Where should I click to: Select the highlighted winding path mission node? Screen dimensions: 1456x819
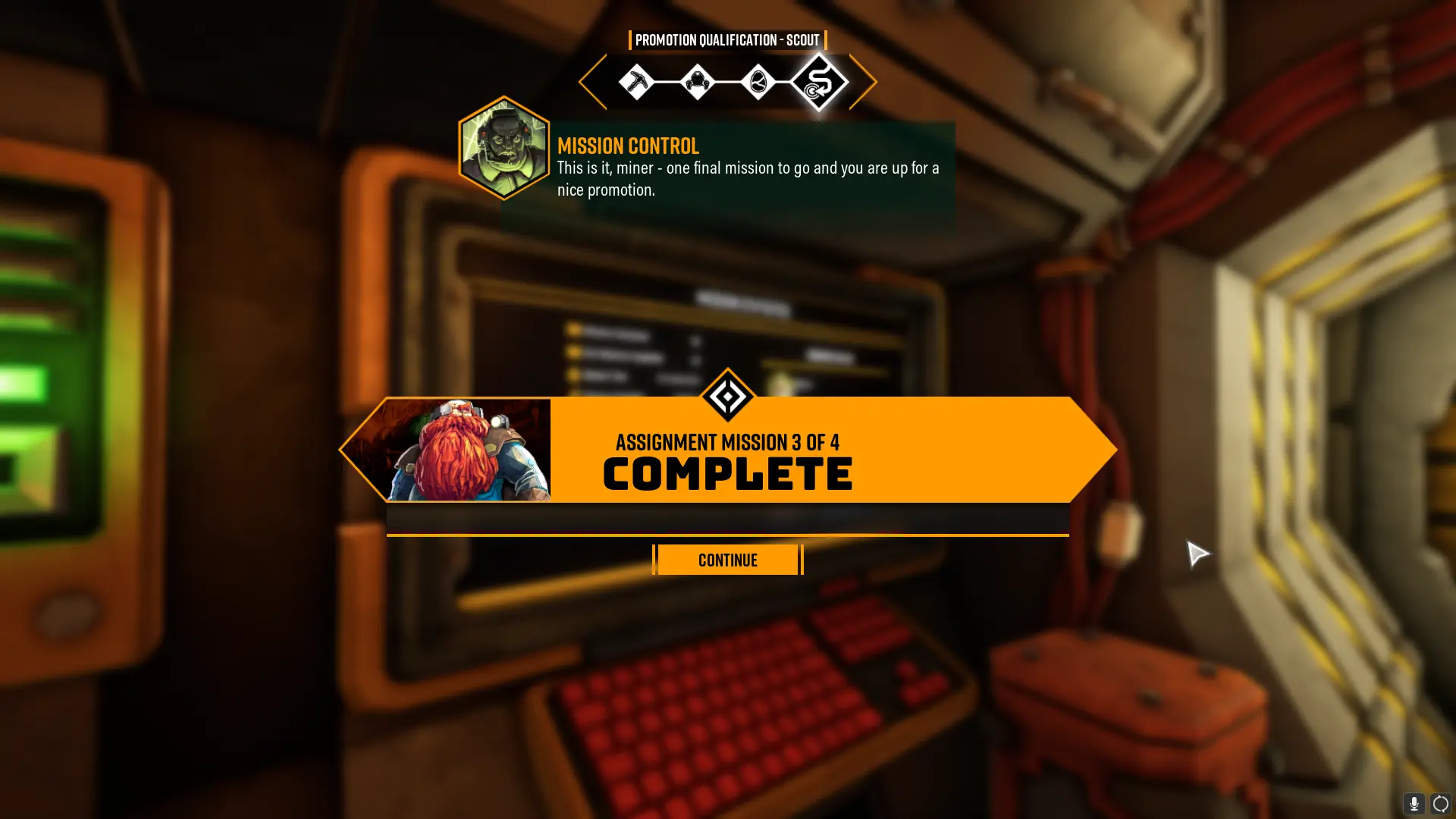pos(819,82)
